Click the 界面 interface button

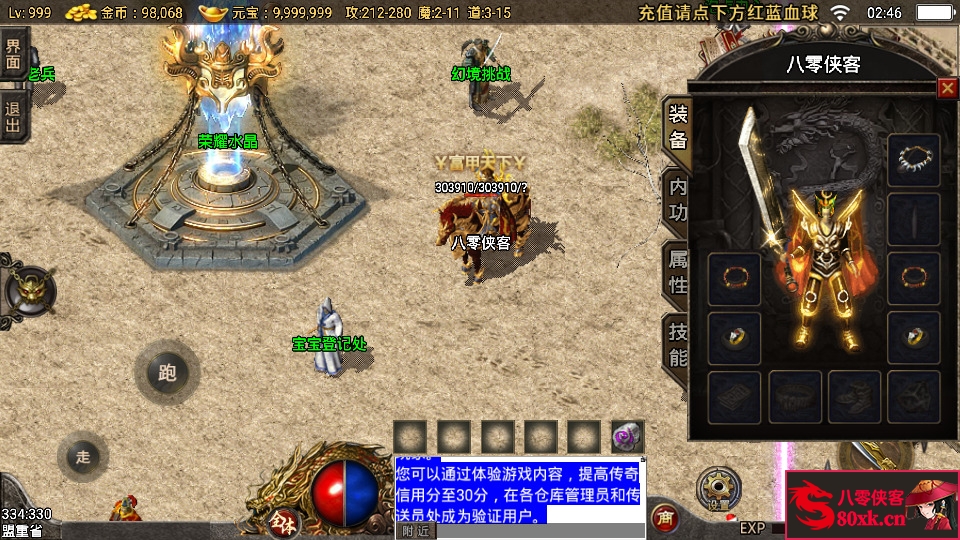tap(13, 53)
